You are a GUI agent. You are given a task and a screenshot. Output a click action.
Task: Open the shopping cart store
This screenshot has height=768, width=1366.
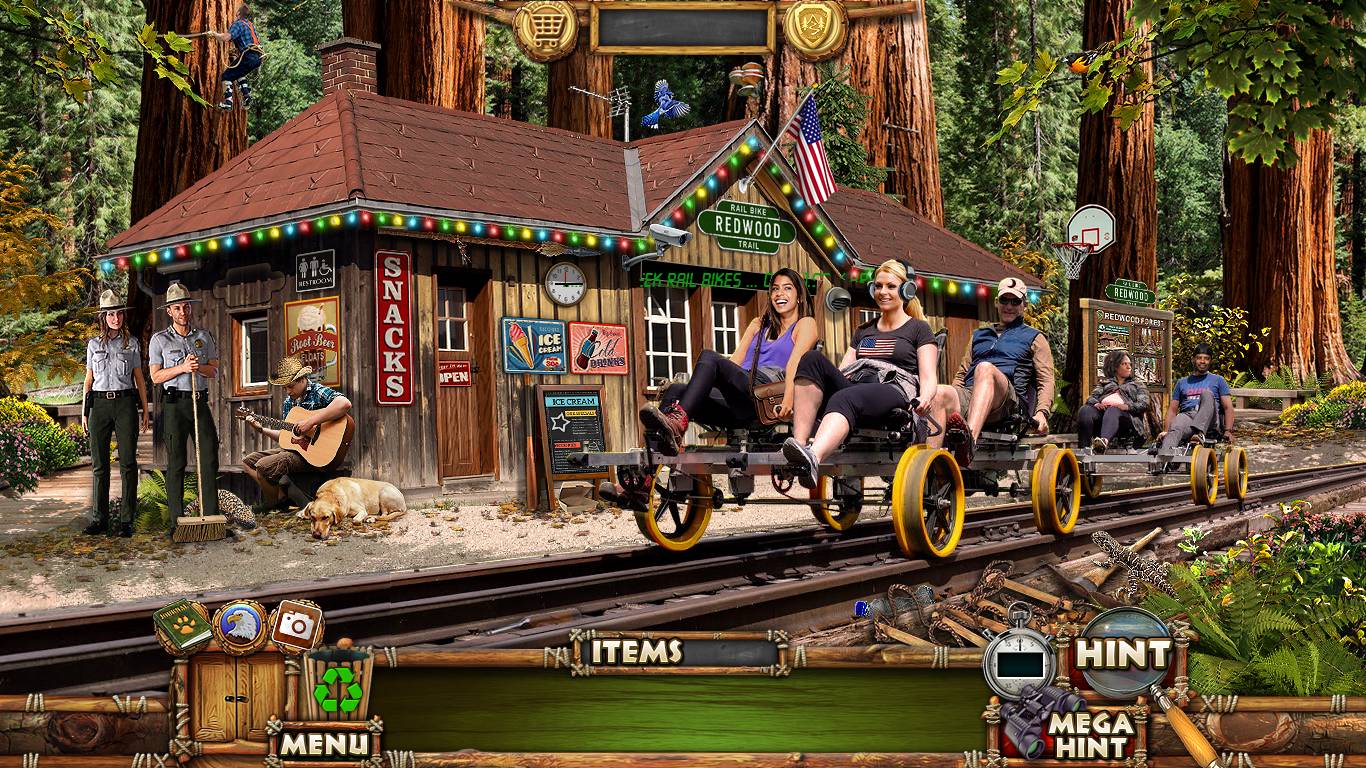click(x=546, y=29)
